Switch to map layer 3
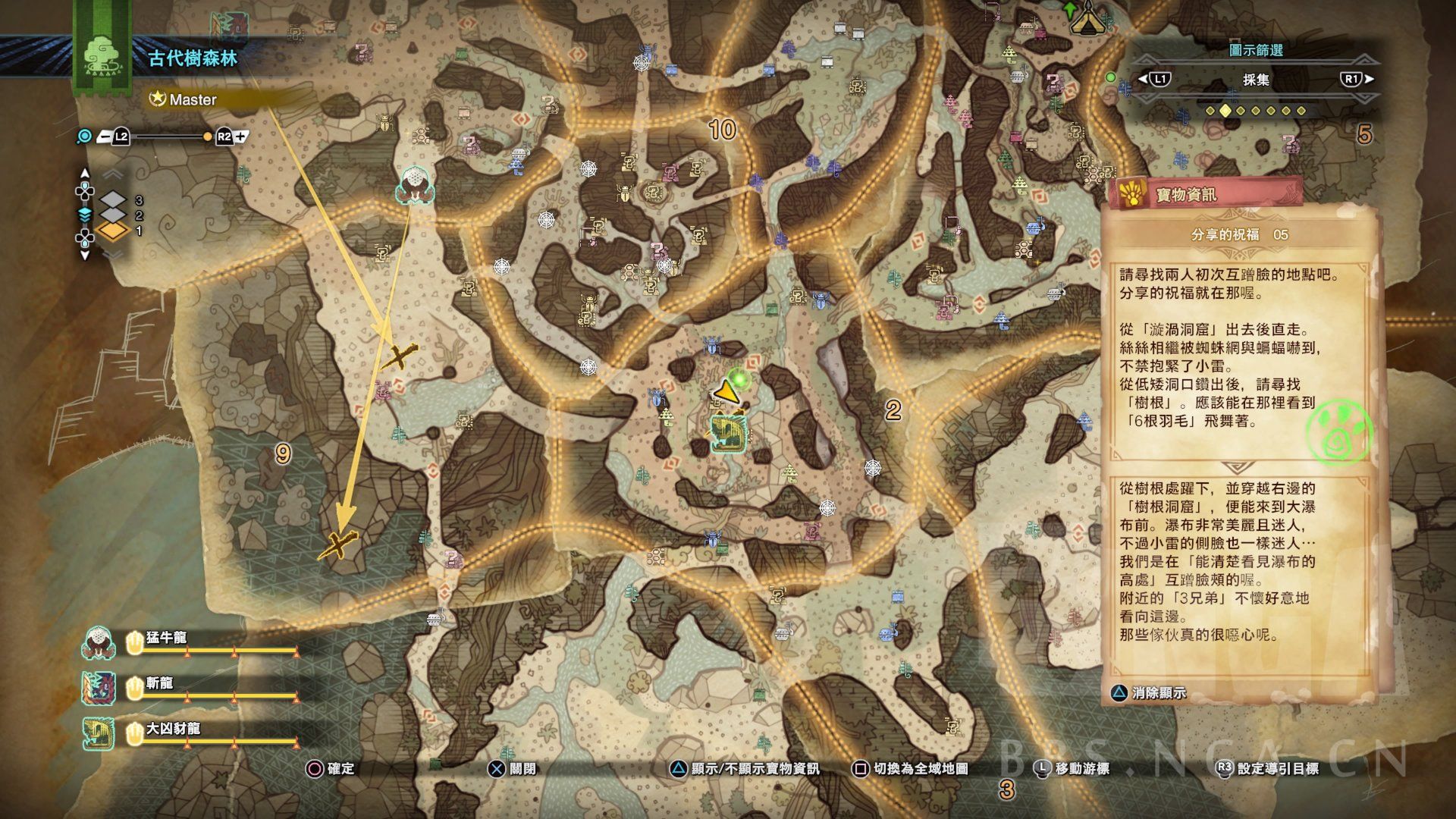The height and width of the screenshot is (819, 1456). tap(114, 200)
